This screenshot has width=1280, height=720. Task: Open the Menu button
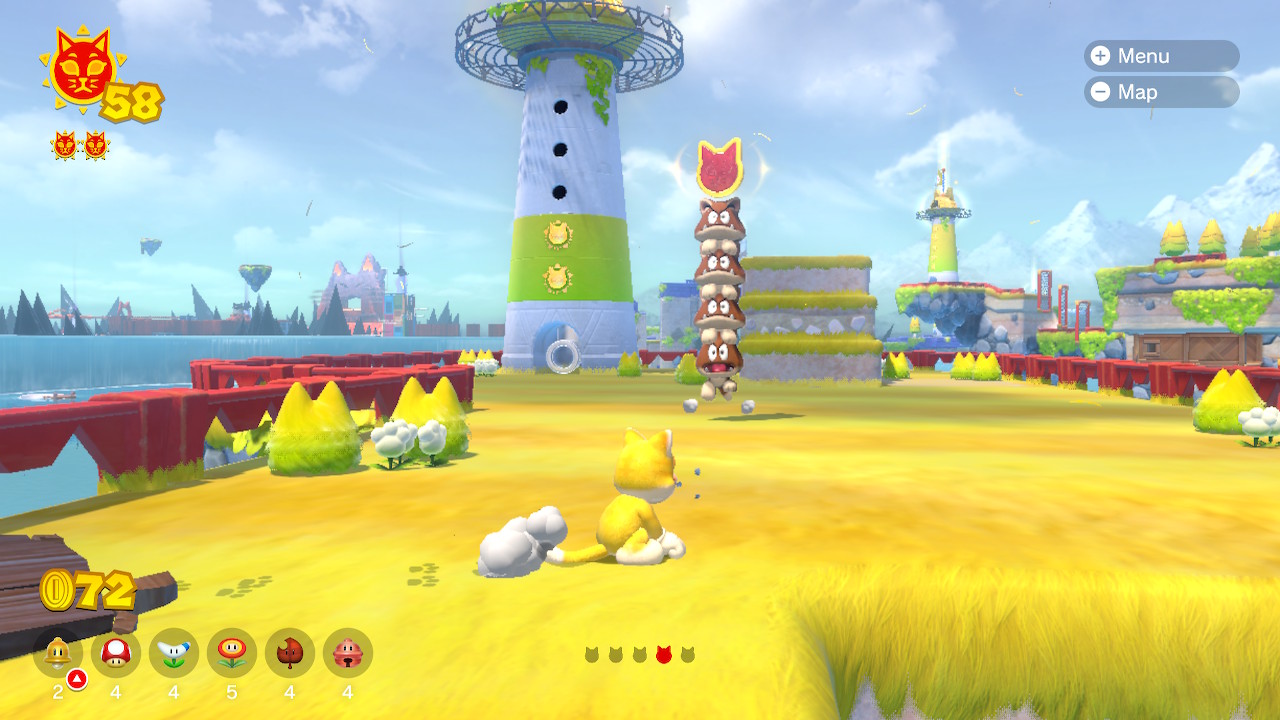click(x=1160, y=56)
